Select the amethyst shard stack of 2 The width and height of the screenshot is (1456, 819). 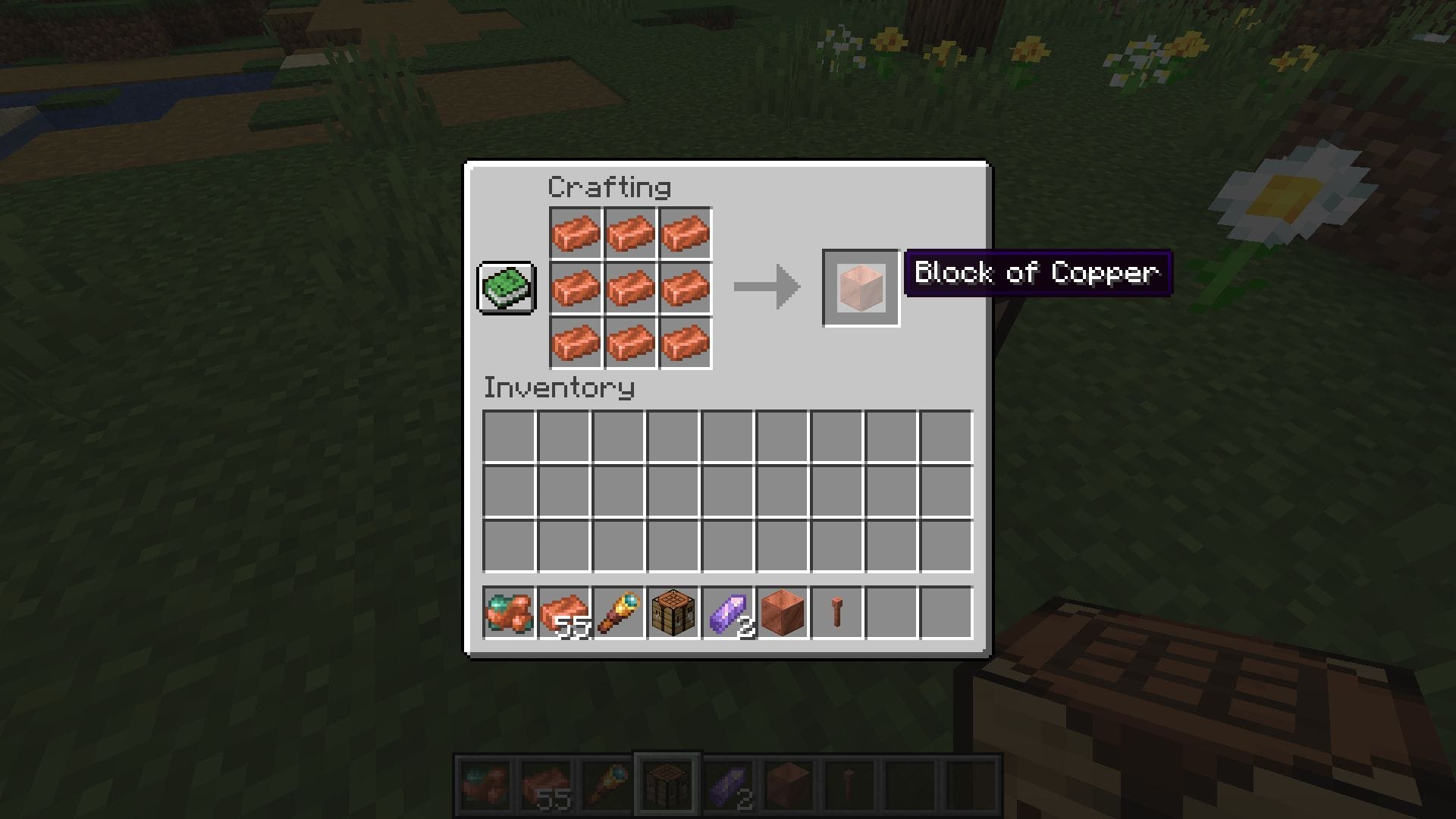727,613
